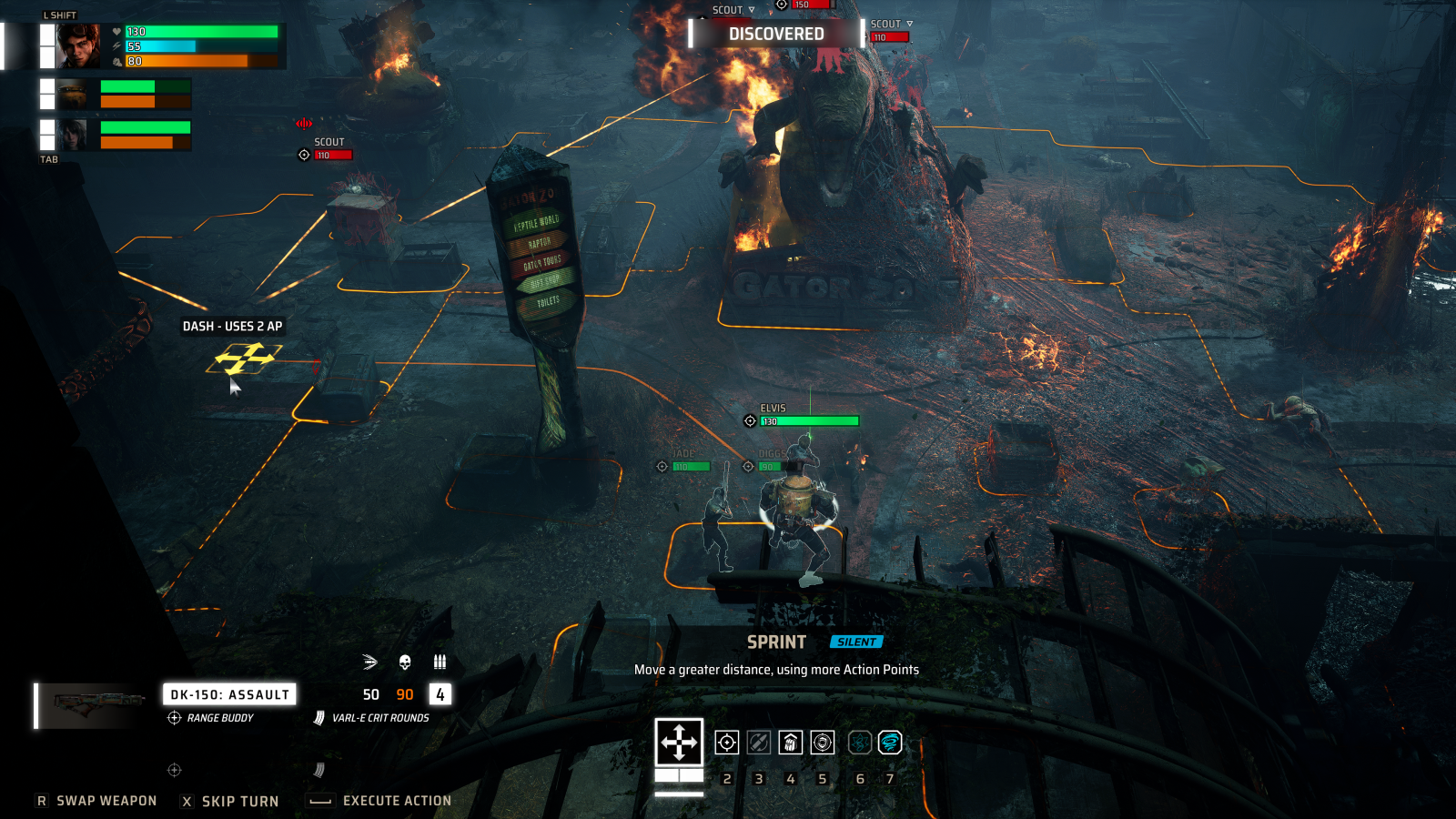Click the Swap Weapon label

[x=106, y=801]
